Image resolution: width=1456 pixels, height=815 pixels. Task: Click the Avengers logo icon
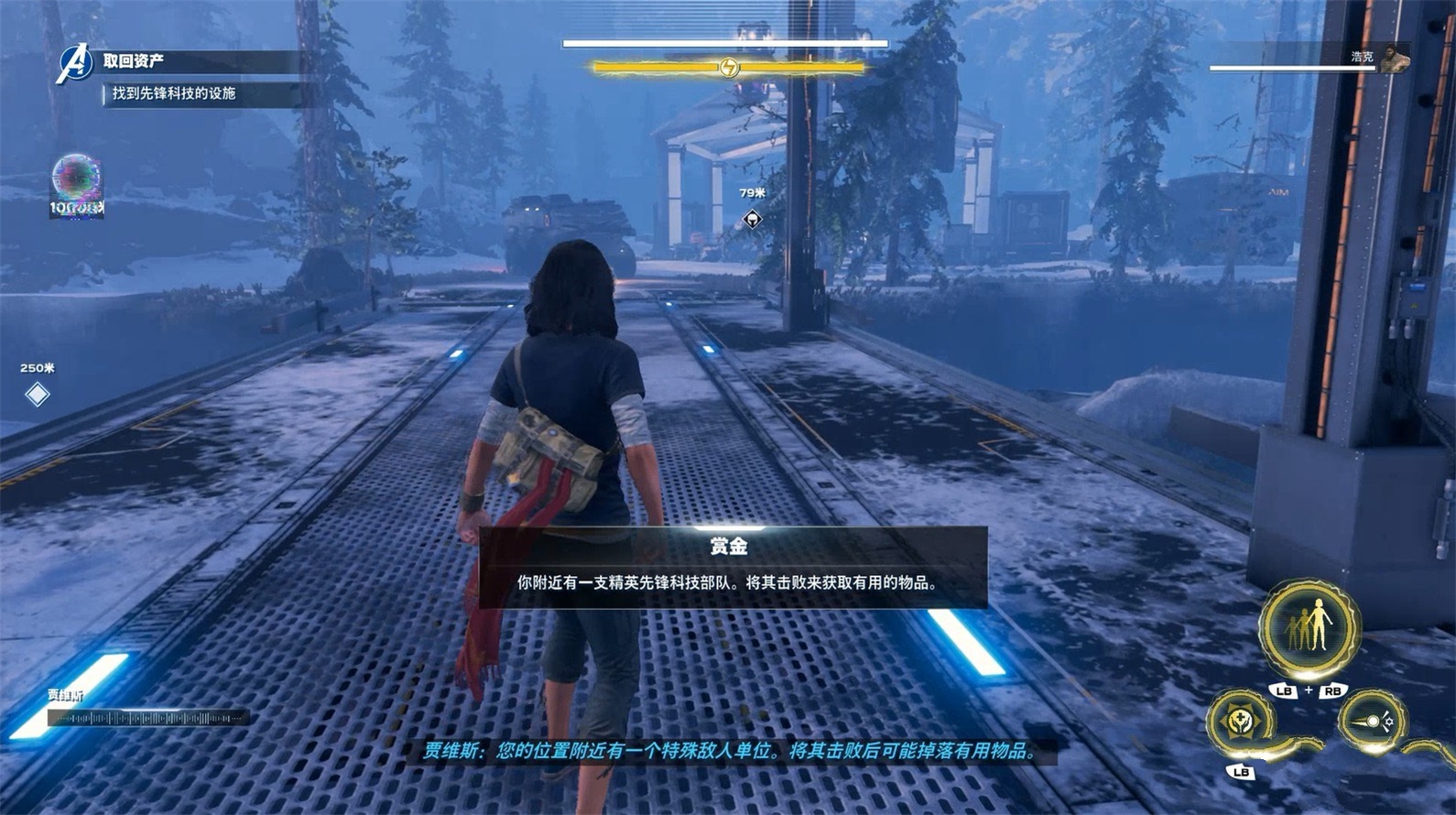coord(75,63)
